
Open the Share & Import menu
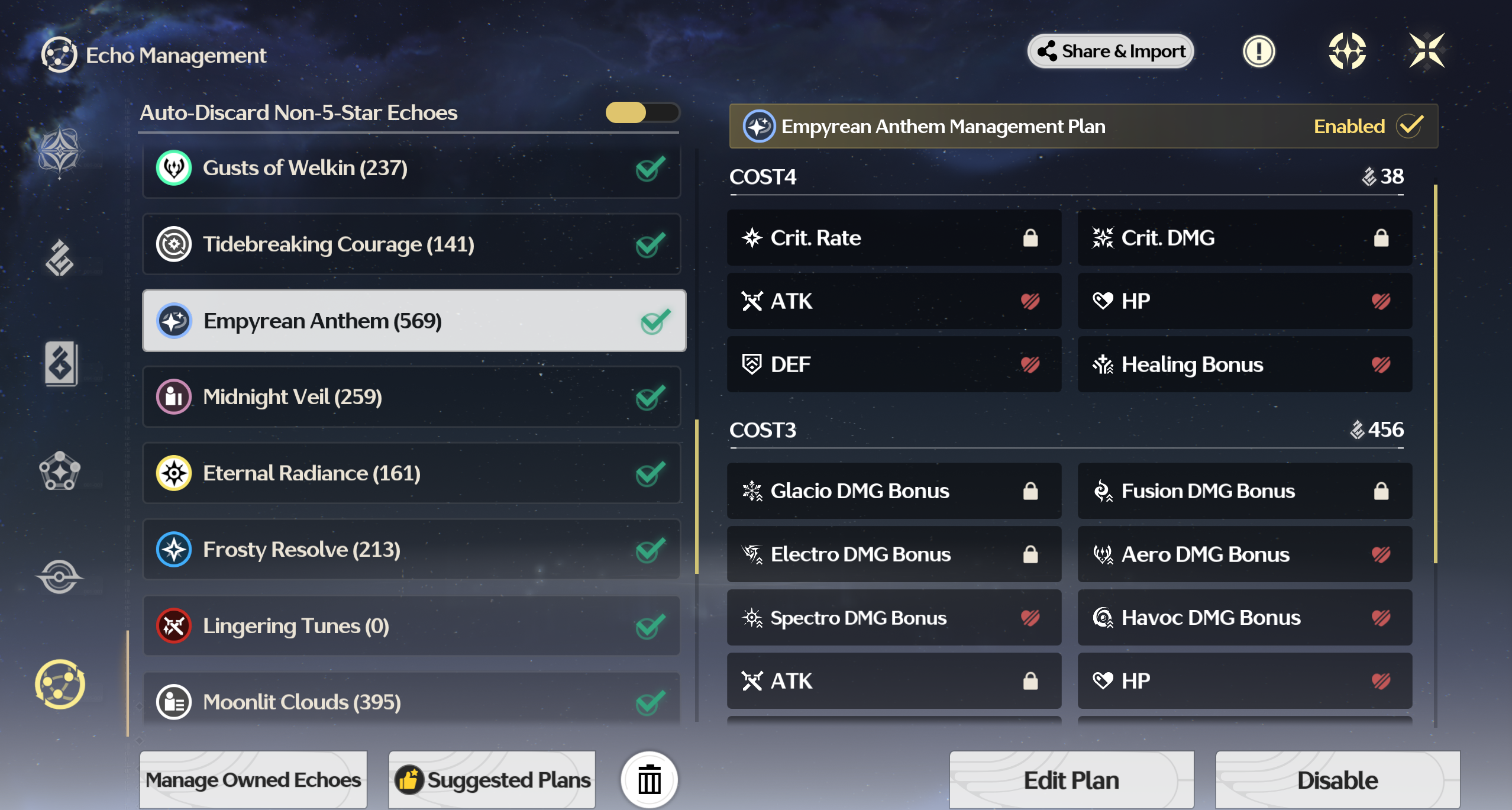coord(1110,51)
